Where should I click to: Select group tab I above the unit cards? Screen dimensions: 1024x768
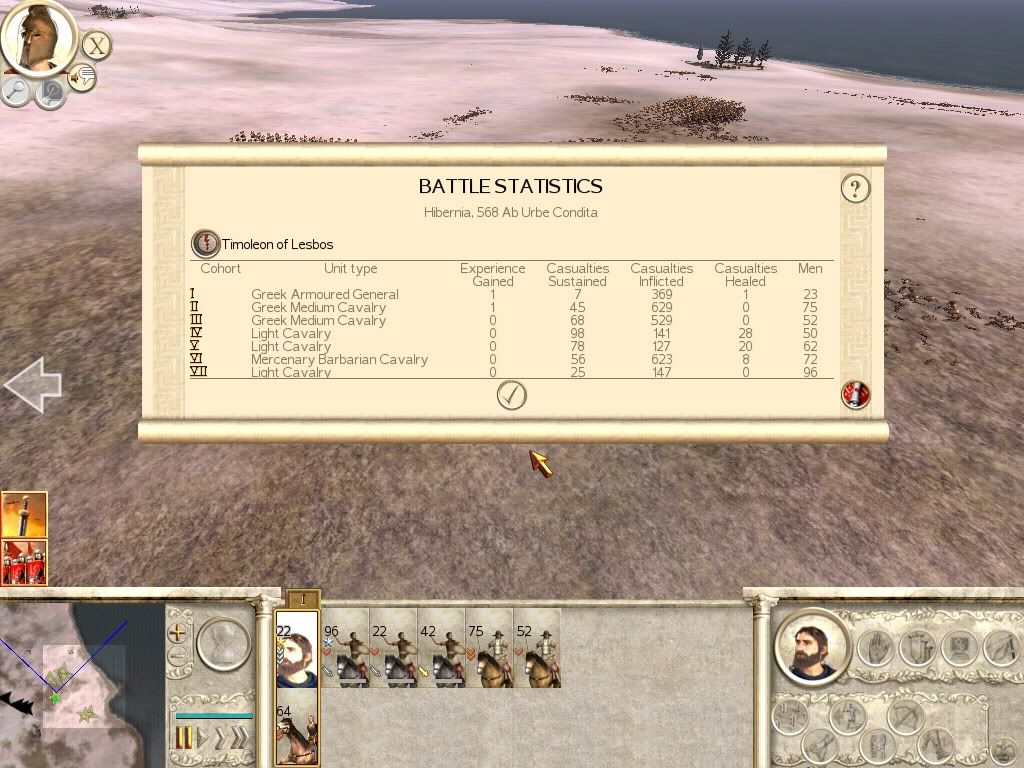point(303,599)
